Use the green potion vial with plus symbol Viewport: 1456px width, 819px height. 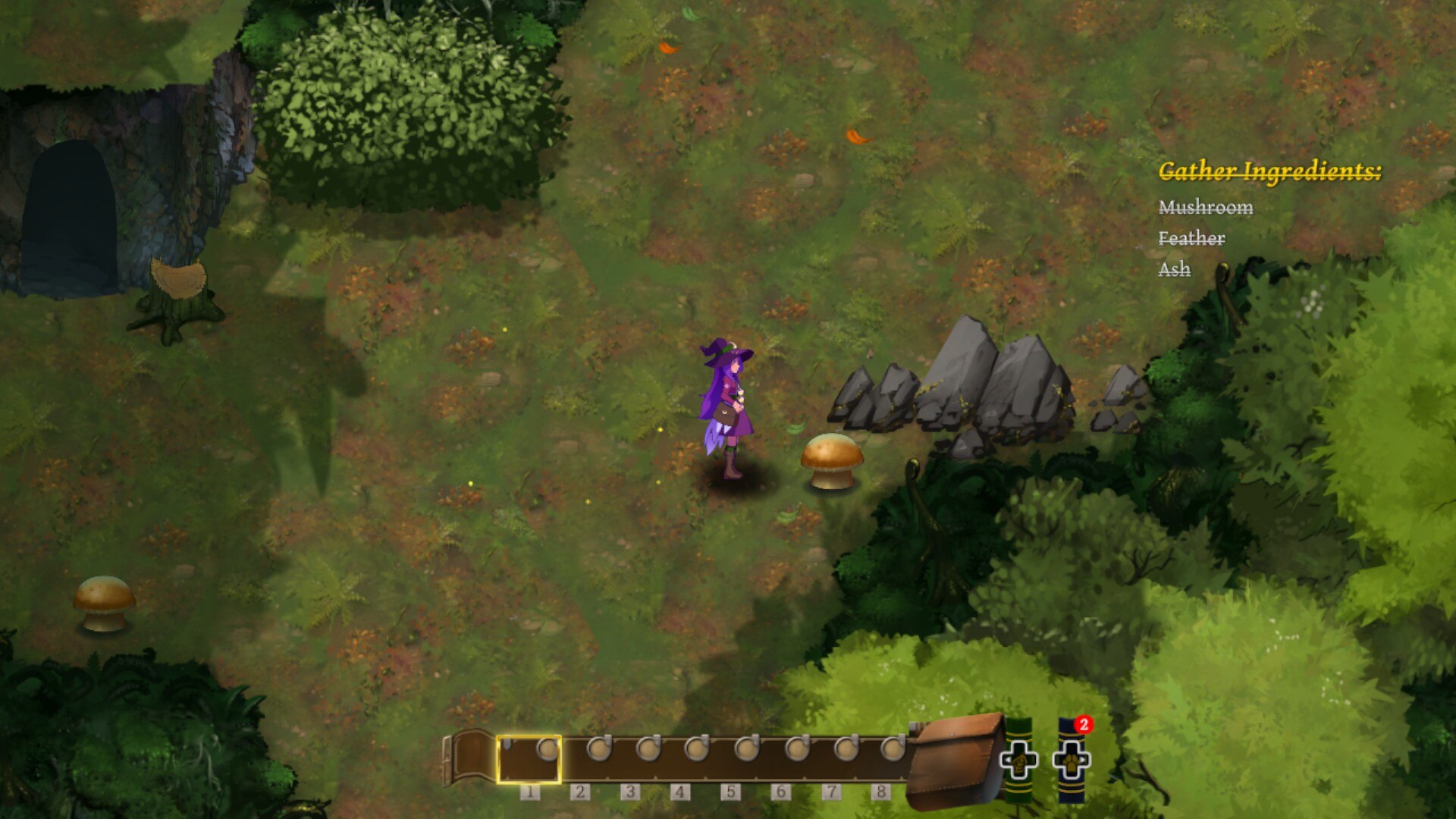tap(1019, 758)
